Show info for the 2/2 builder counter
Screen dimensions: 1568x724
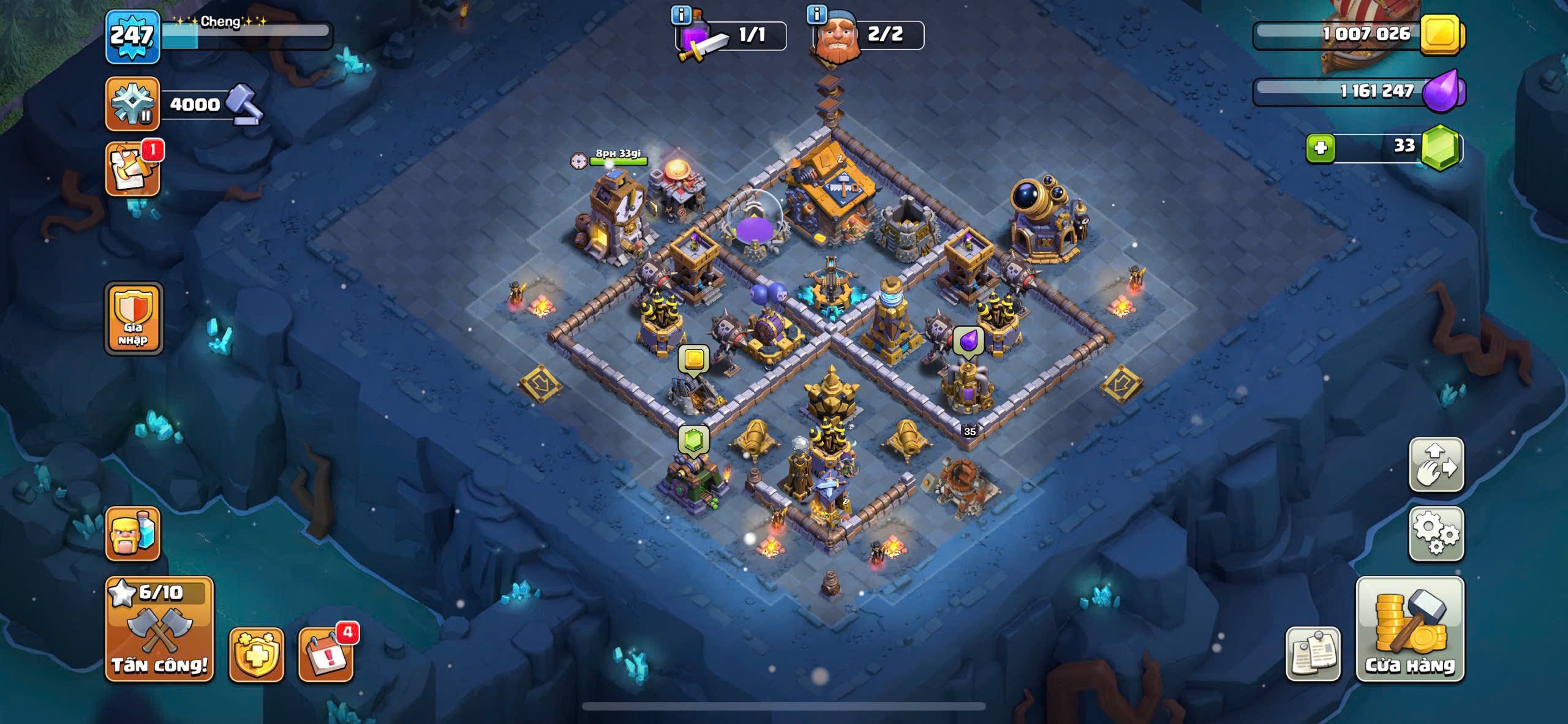pyautogui.click(x=817, y=13)
